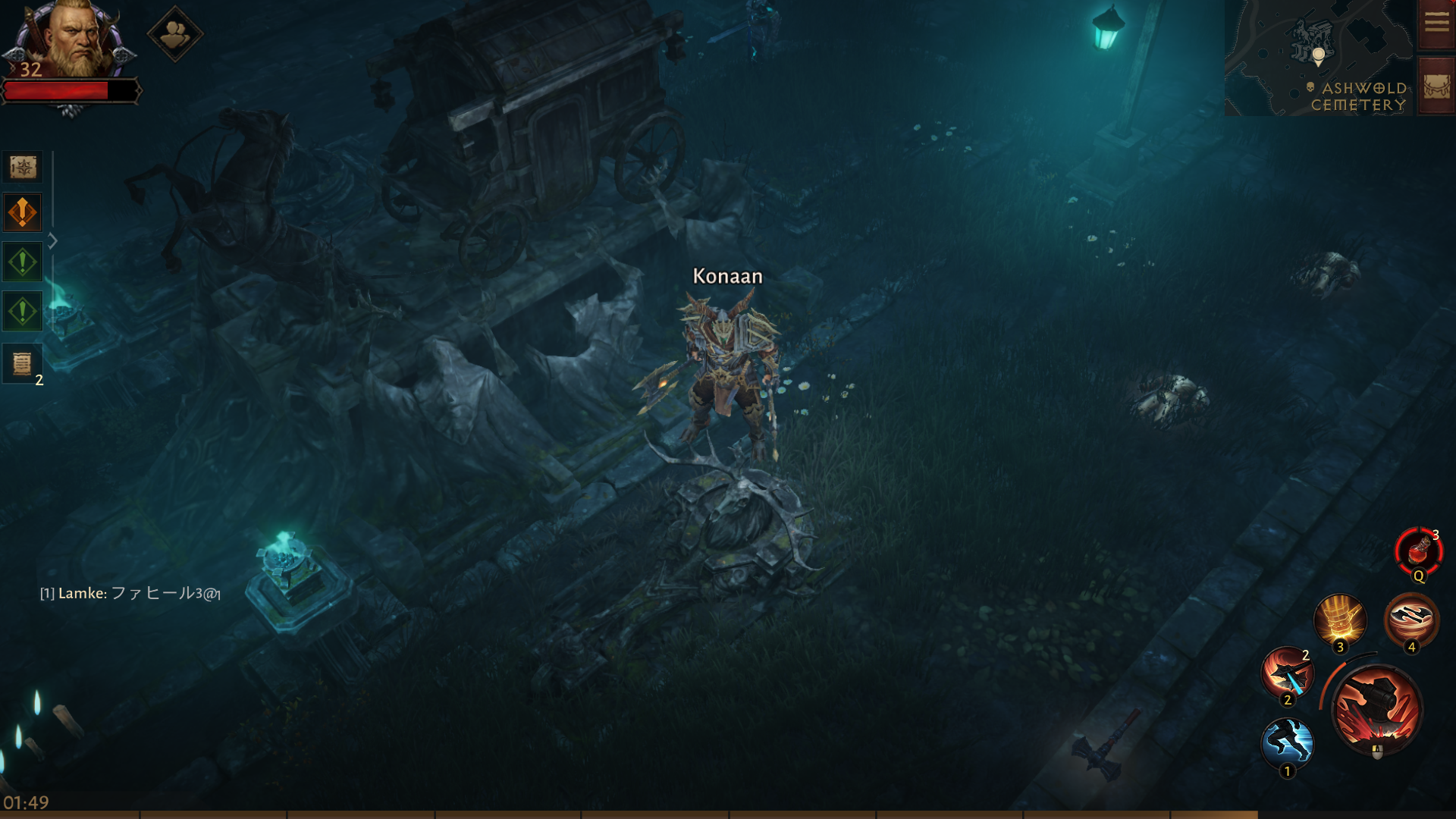Viewport: 1456px width, 819px height.
Task: Select the main quest orange exclamation icon
Action: tap(23, 213)
